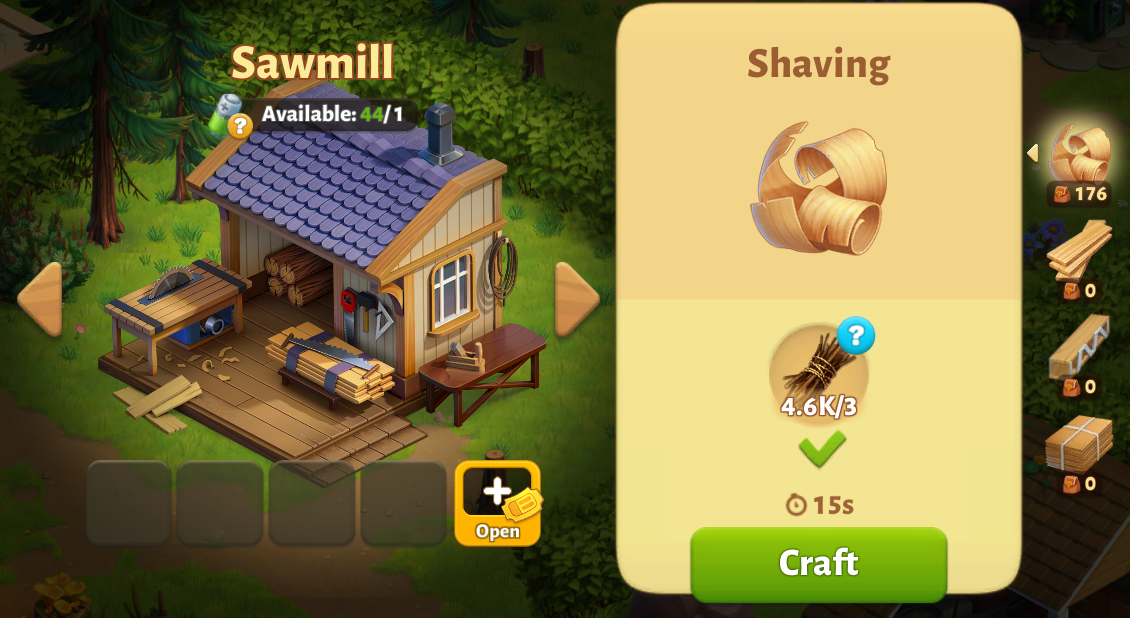
Task: Select the tied plywood bundle recipe
Action: point(1079,443)
